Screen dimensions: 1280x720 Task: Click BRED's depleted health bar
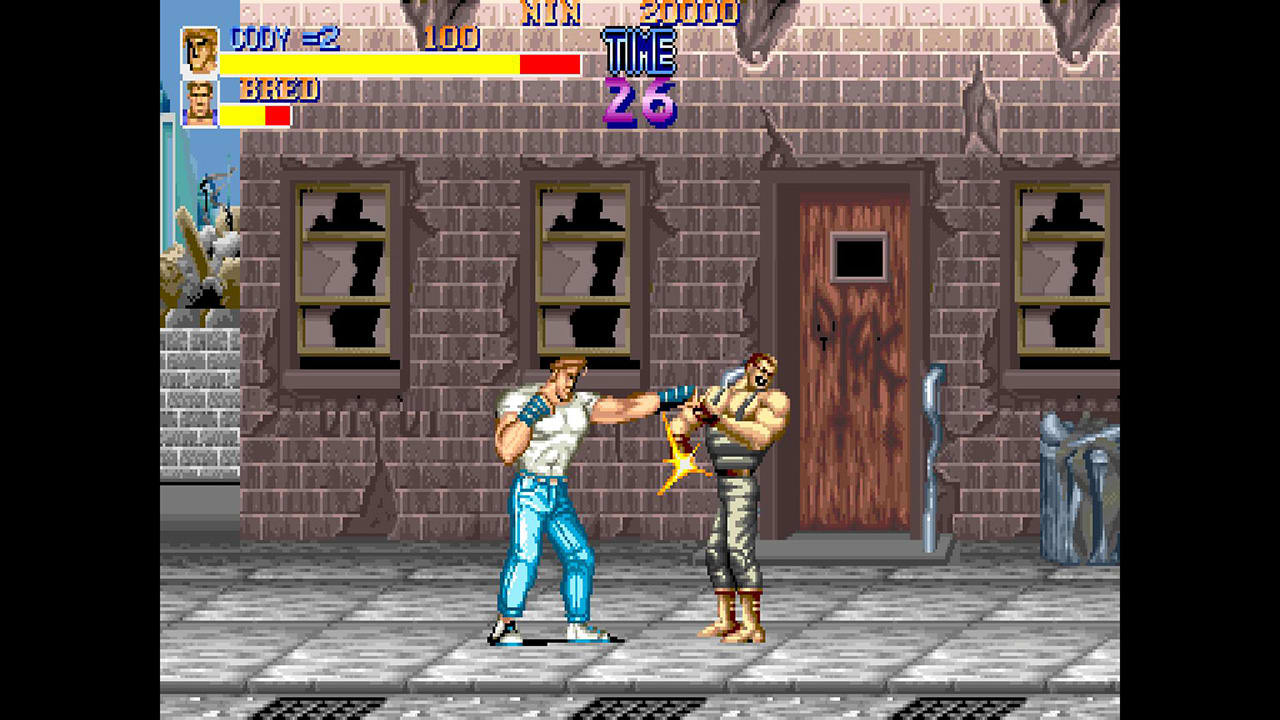click(x=255, y=113)
